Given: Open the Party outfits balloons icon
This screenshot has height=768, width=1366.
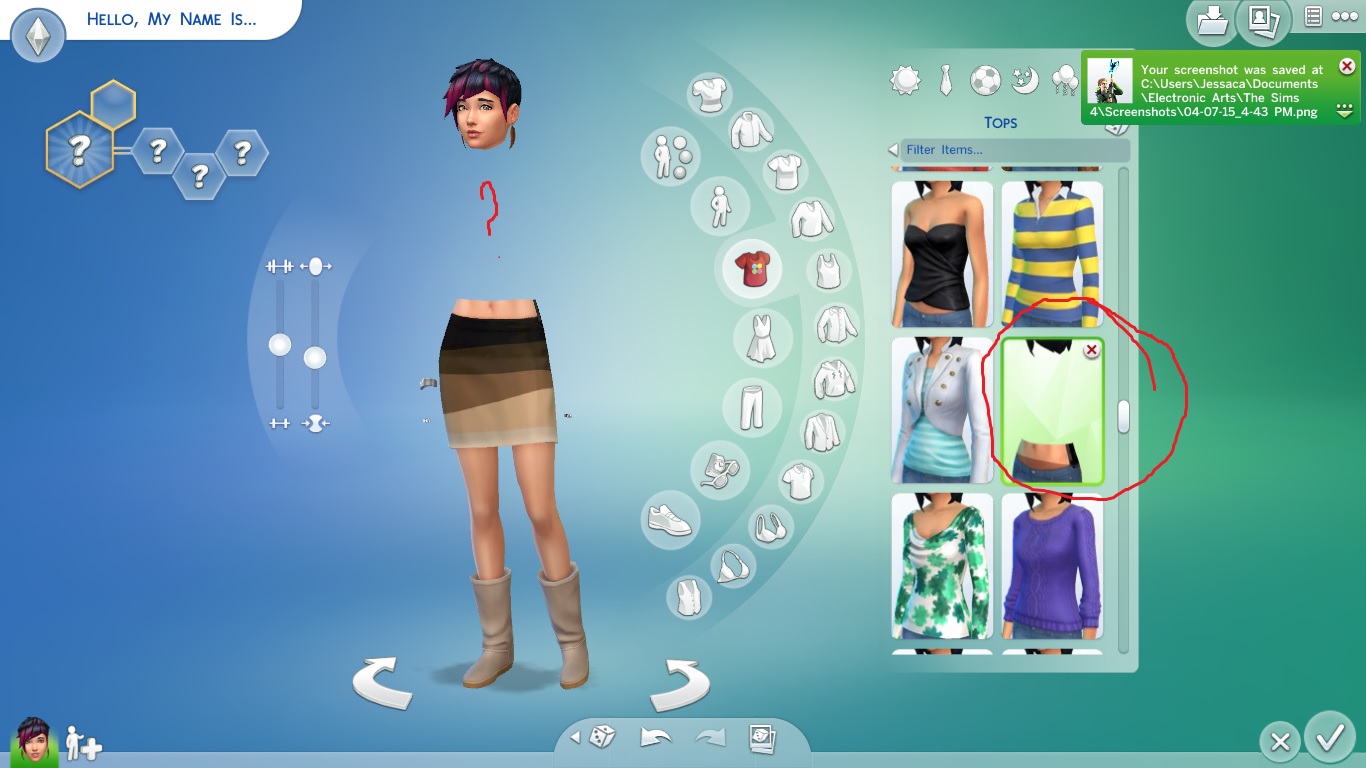Looking at the screenshot, I should click(x=1063, y=79).
